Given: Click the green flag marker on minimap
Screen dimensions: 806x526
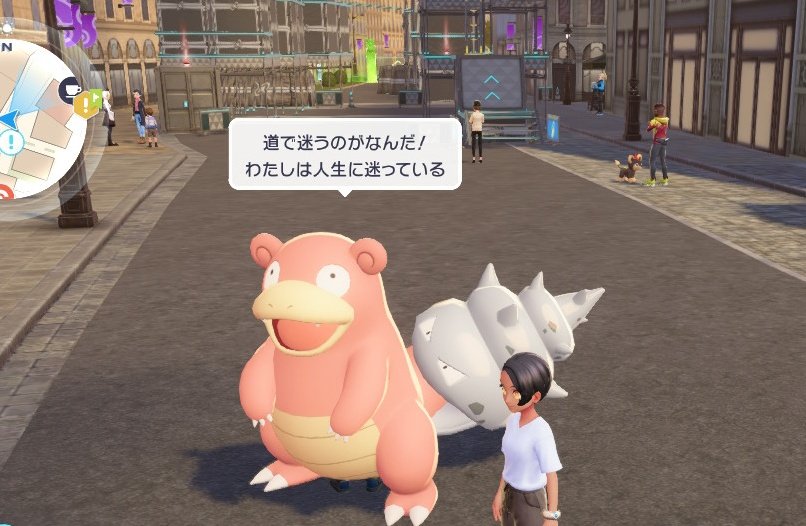Looking at the screenshot, I should pos(98,97).
